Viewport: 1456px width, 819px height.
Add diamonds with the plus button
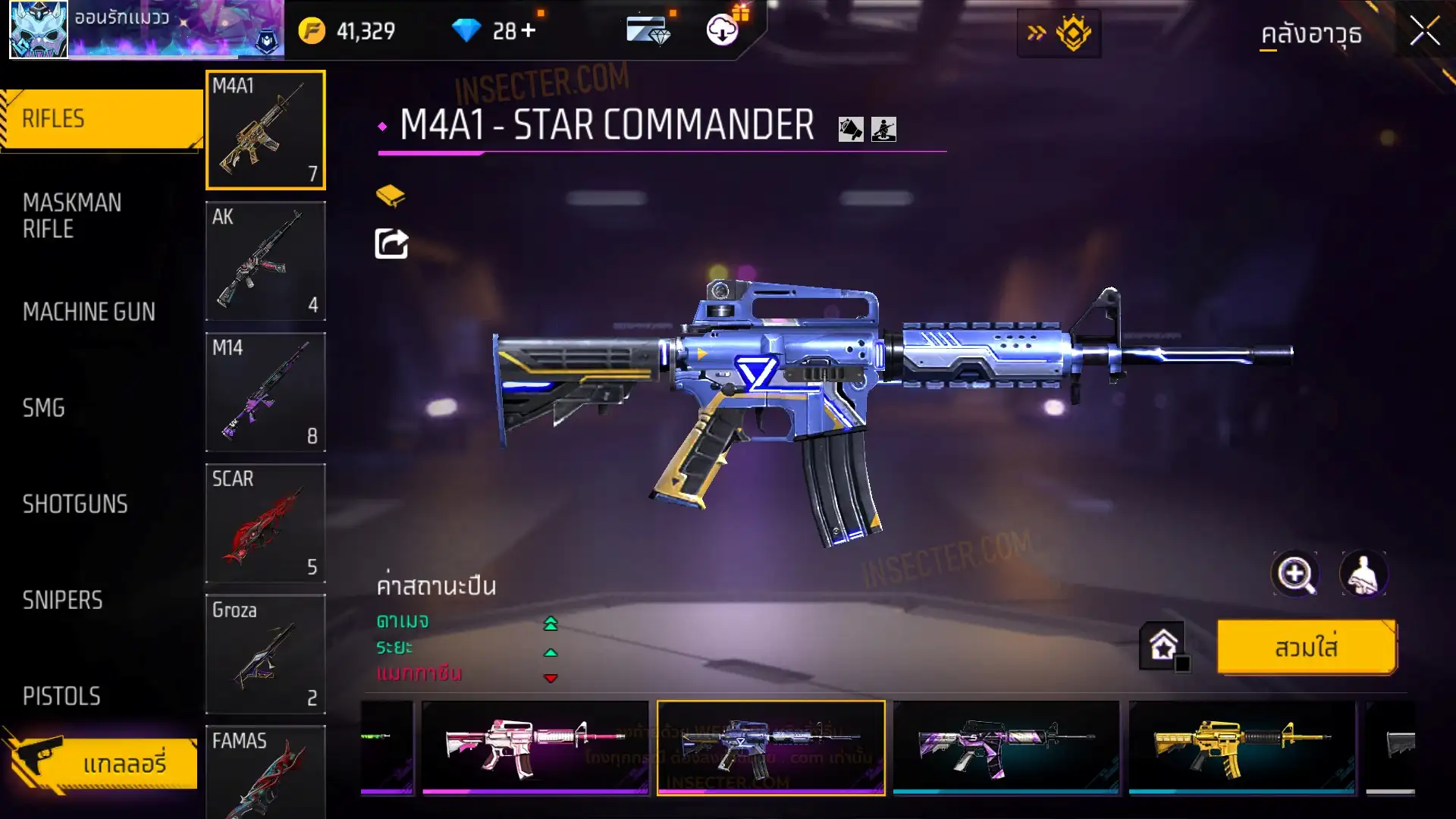(x=528, y=31)
